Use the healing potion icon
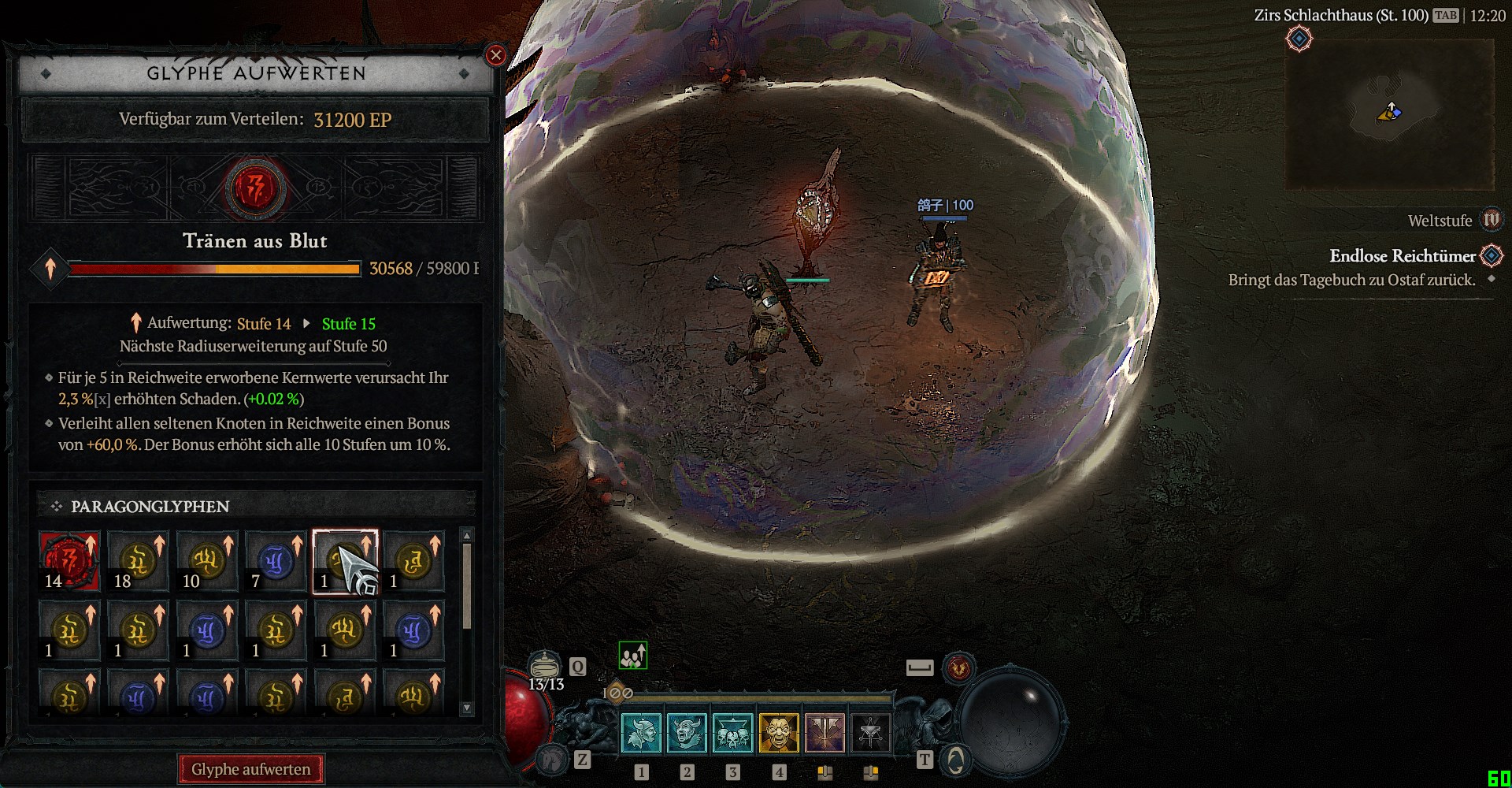 pyautogui.click(x=544, y=666)
